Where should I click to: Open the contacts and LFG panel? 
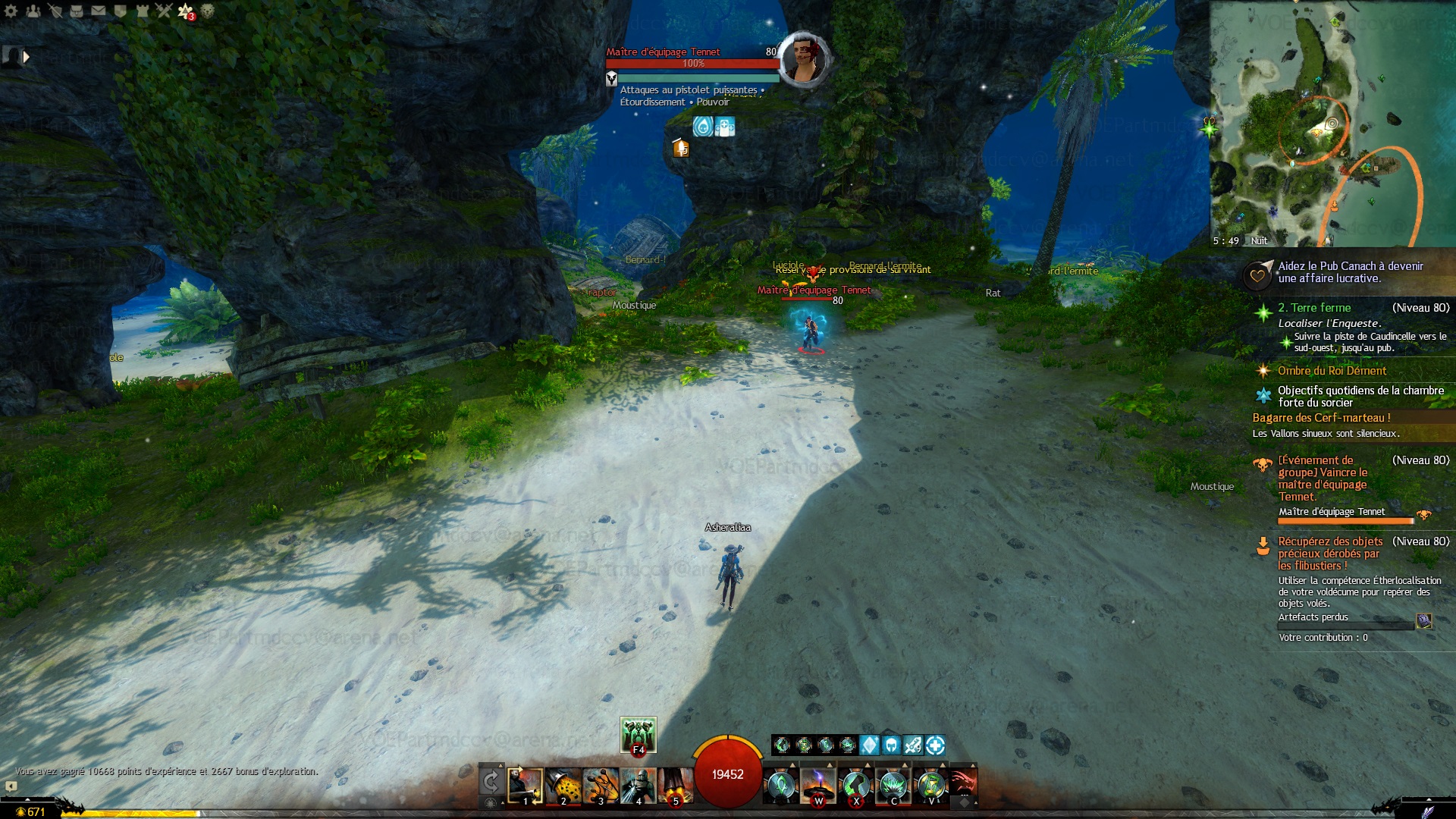33,11
